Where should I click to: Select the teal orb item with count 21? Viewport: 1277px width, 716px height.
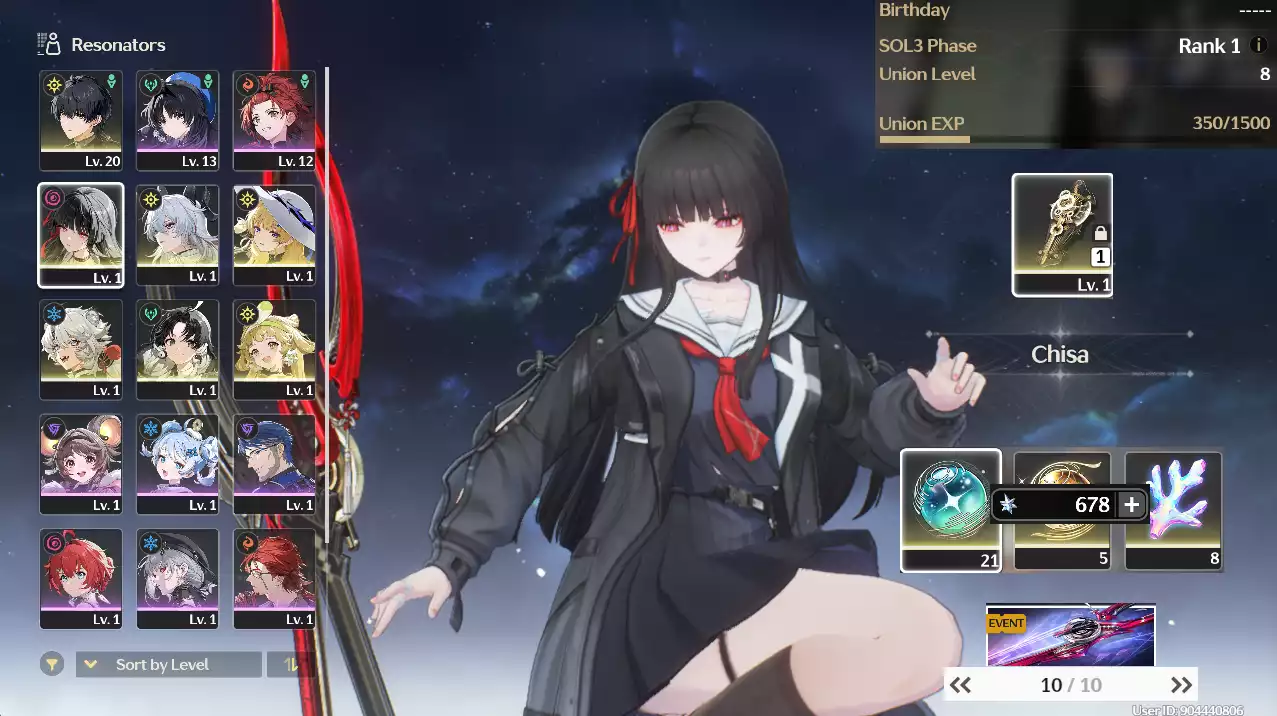click(950, 510)
